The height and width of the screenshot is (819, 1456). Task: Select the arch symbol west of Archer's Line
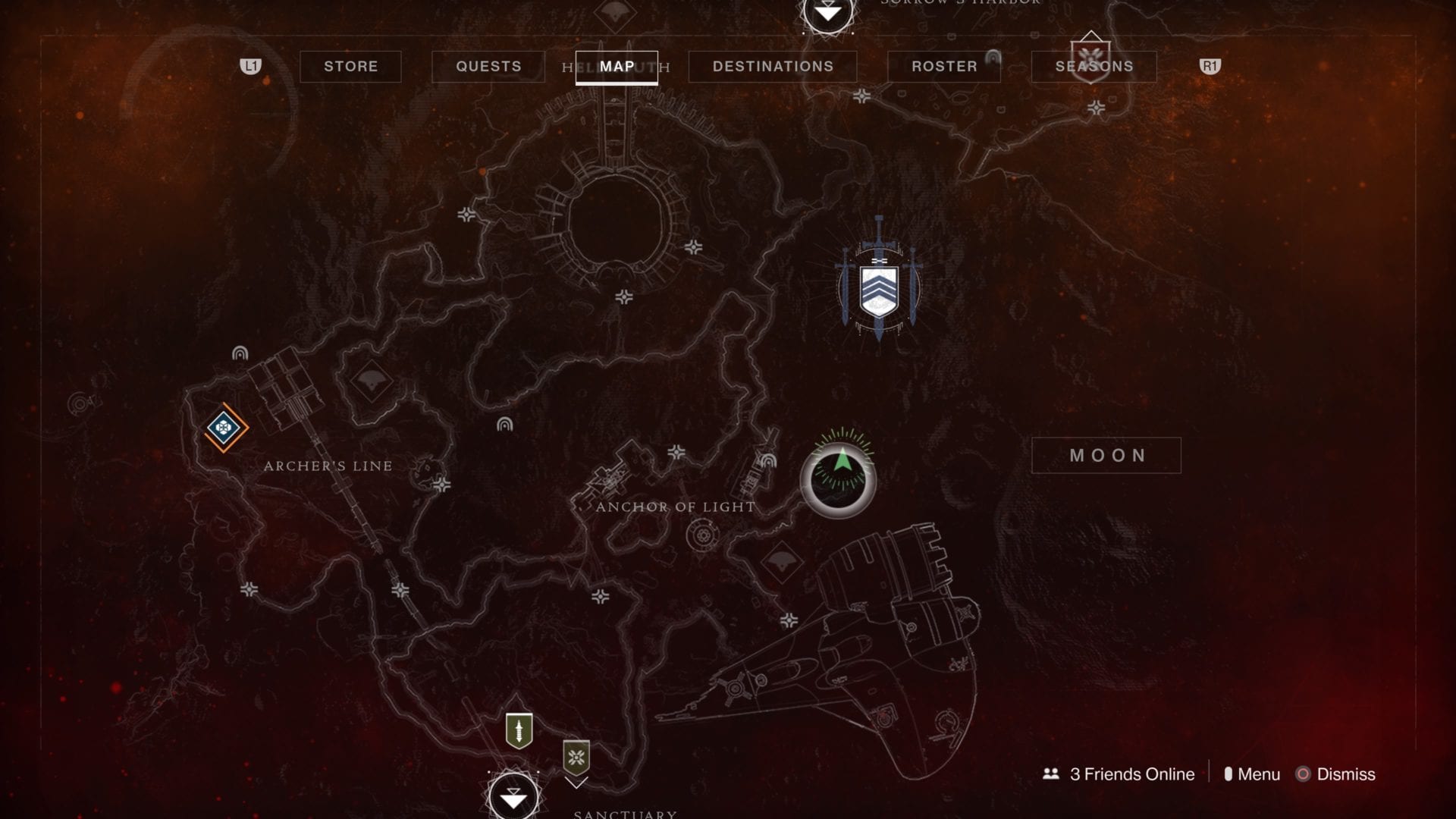click(x=239, y=352)
